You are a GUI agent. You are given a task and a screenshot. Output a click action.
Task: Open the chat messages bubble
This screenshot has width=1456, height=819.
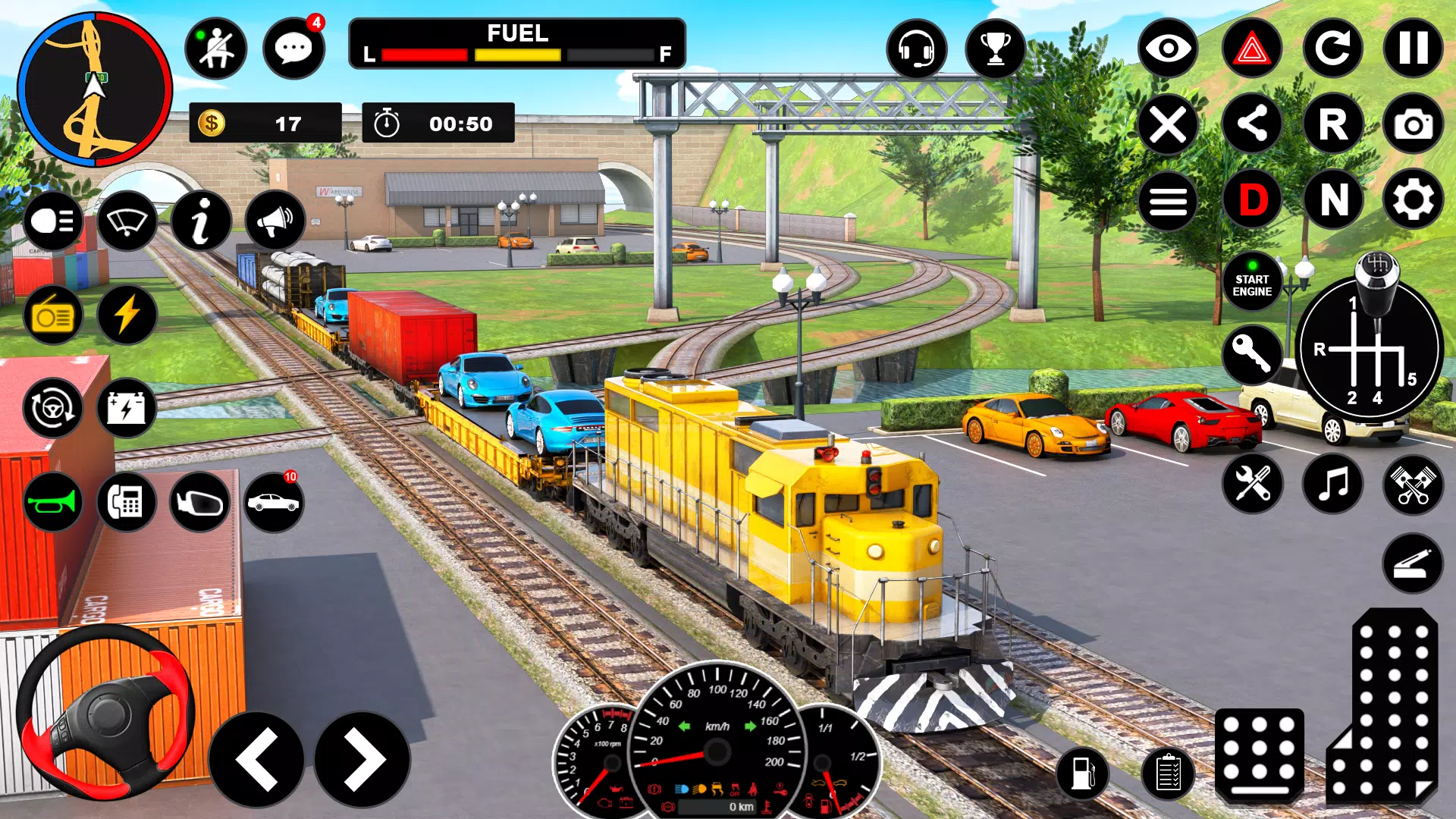(x=293, y=49)
